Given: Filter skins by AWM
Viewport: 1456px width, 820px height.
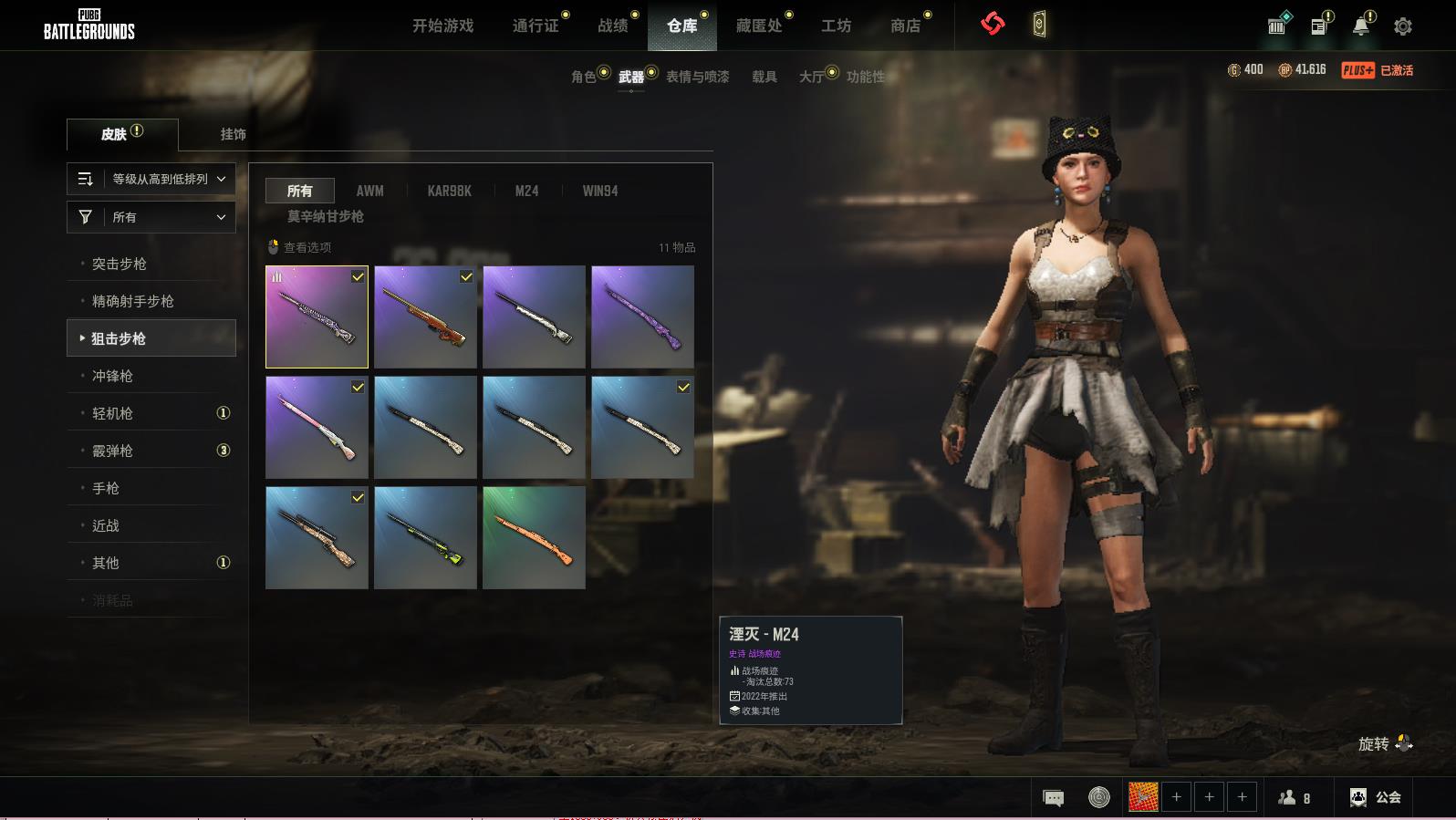Looking at the screenshot, I should (369, 191).
